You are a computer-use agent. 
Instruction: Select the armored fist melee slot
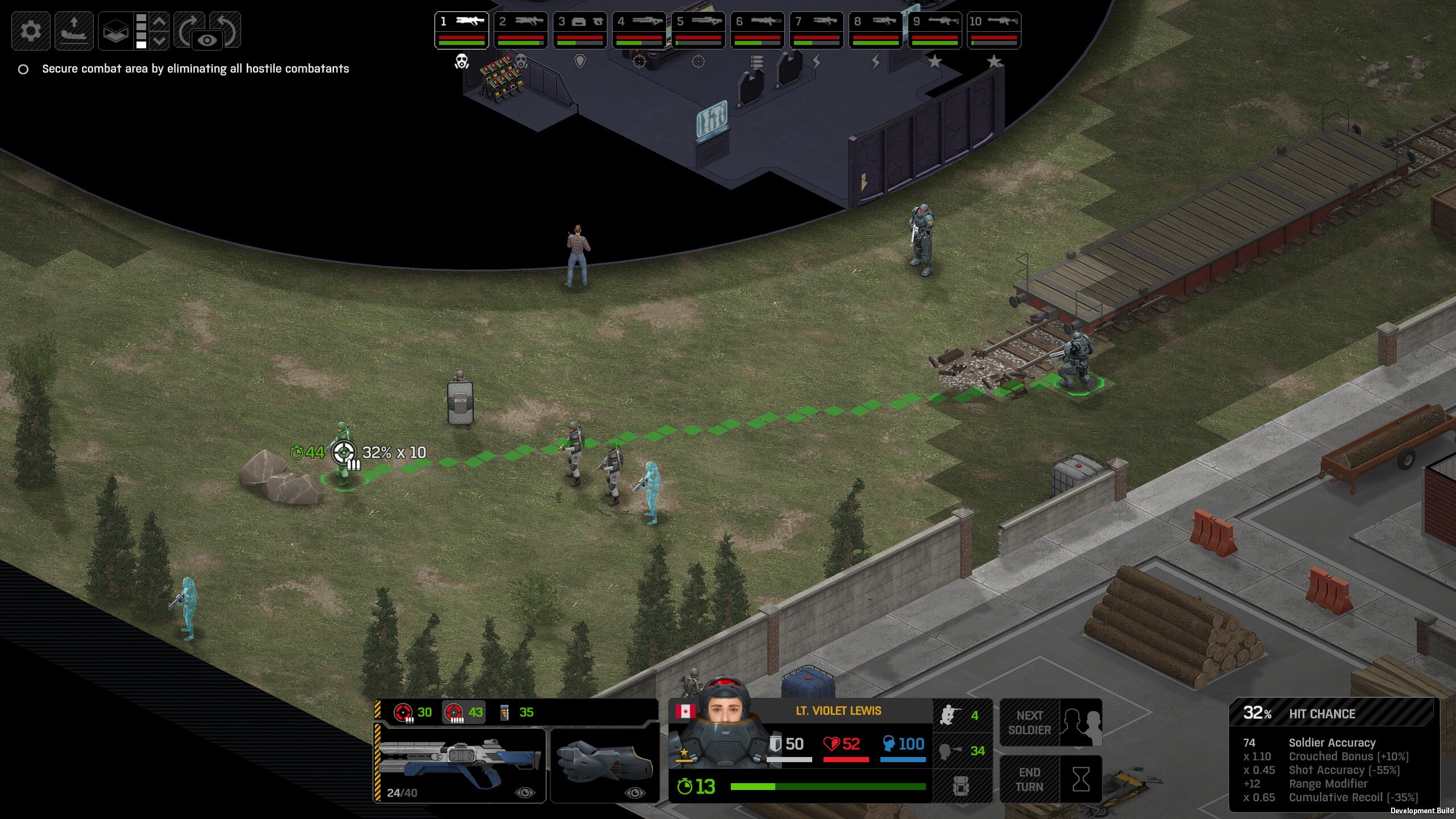[605, 765]
